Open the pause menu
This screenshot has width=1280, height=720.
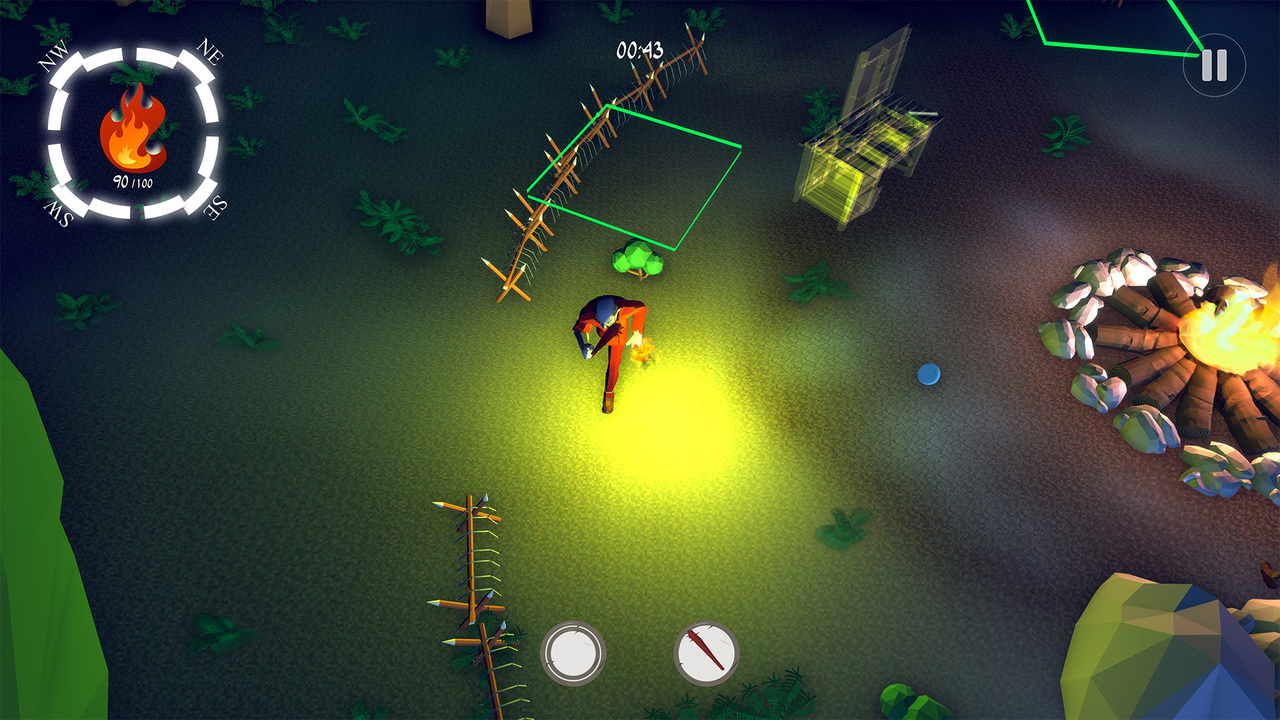point(1213,66)
